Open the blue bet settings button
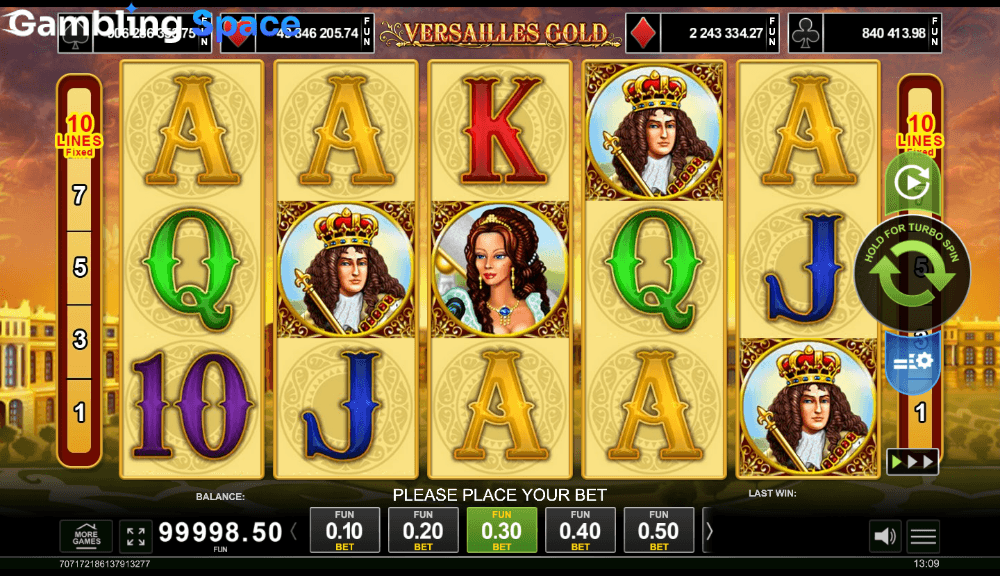Screen dimensions: 1000x576 pyautogui.click(x=911, y=361)
